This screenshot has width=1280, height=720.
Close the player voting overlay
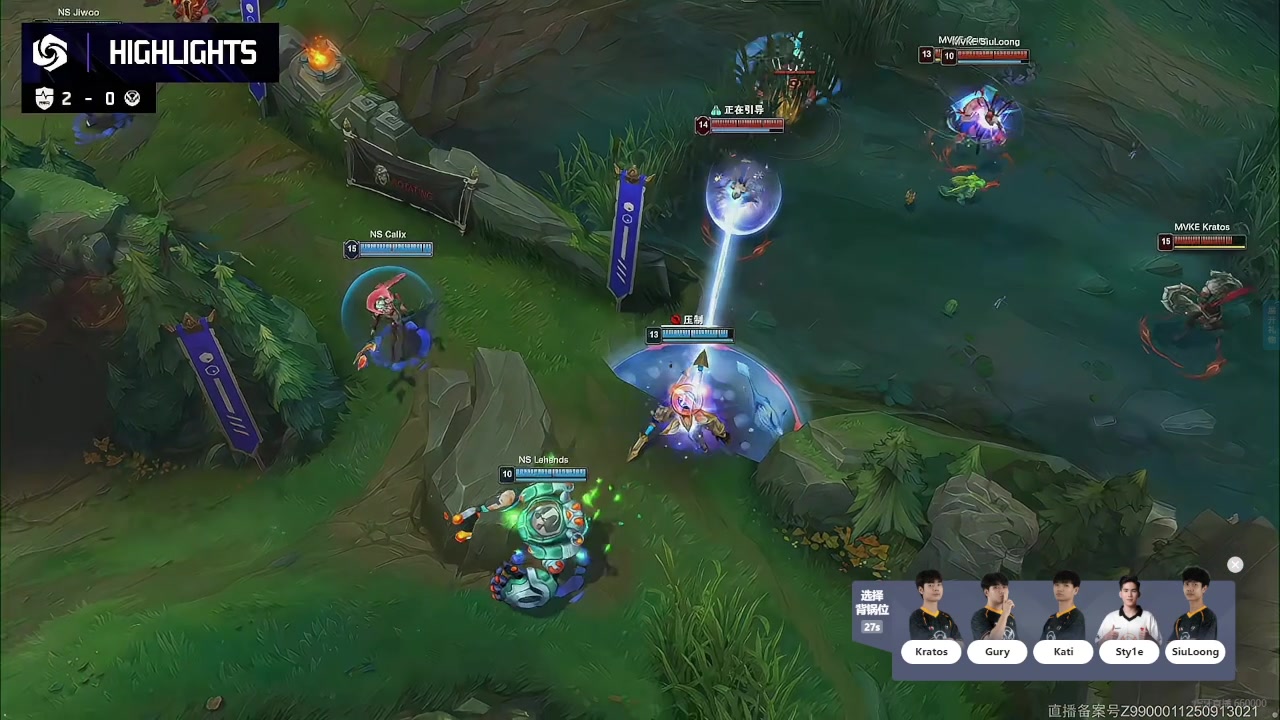pos(1235,565)
